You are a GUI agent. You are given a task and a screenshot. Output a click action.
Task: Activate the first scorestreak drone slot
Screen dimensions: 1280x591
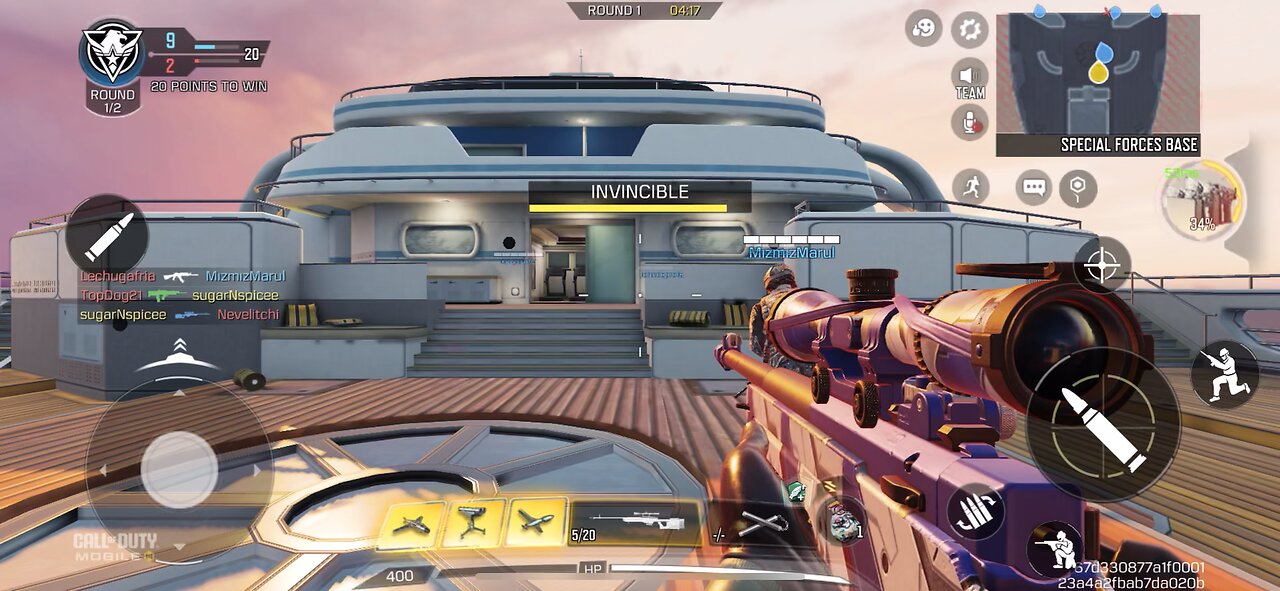click(410, 523)
